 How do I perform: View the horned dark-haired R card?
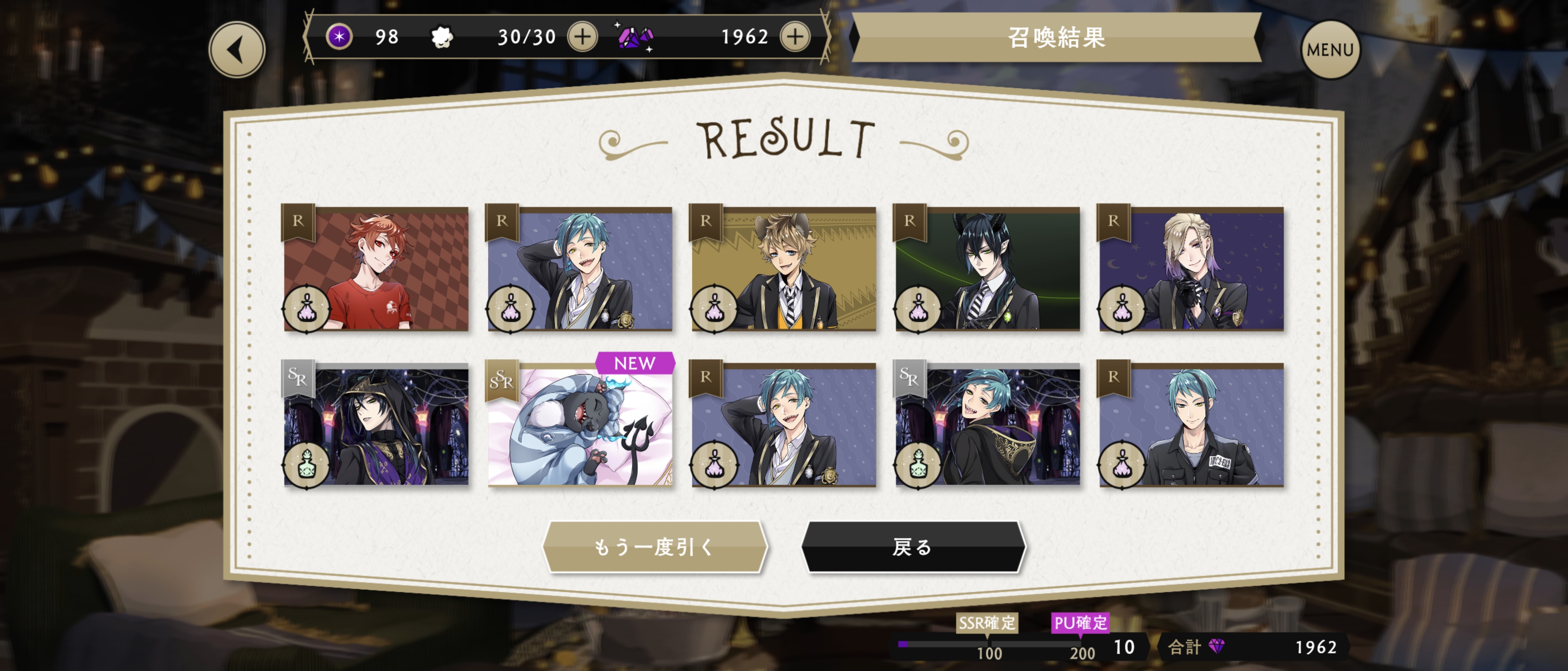click(x=987, y=269)
